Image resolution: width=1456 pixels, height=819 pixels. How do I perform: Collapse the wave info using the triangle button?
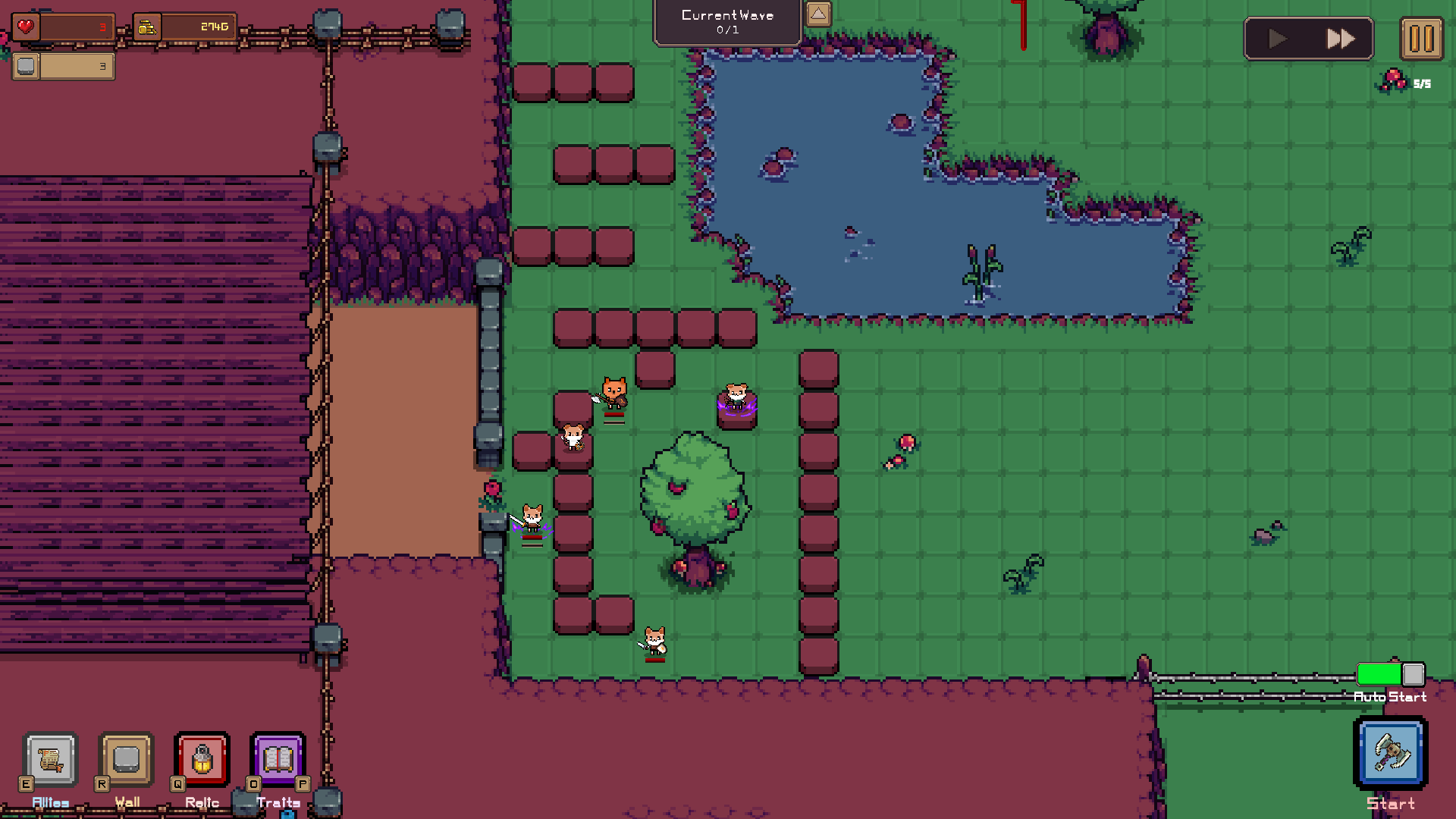pos(817,14)
